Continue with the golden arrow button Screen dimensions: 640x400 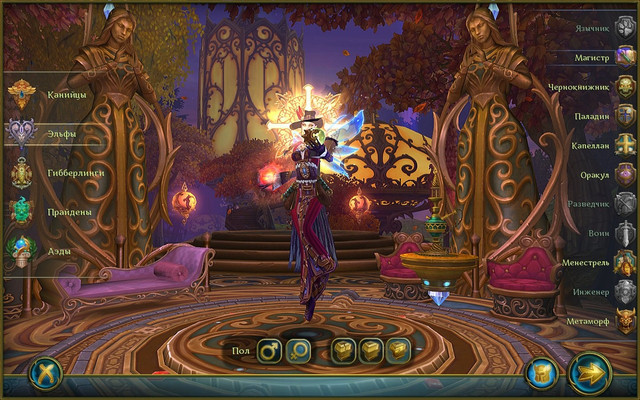(590, 374)
